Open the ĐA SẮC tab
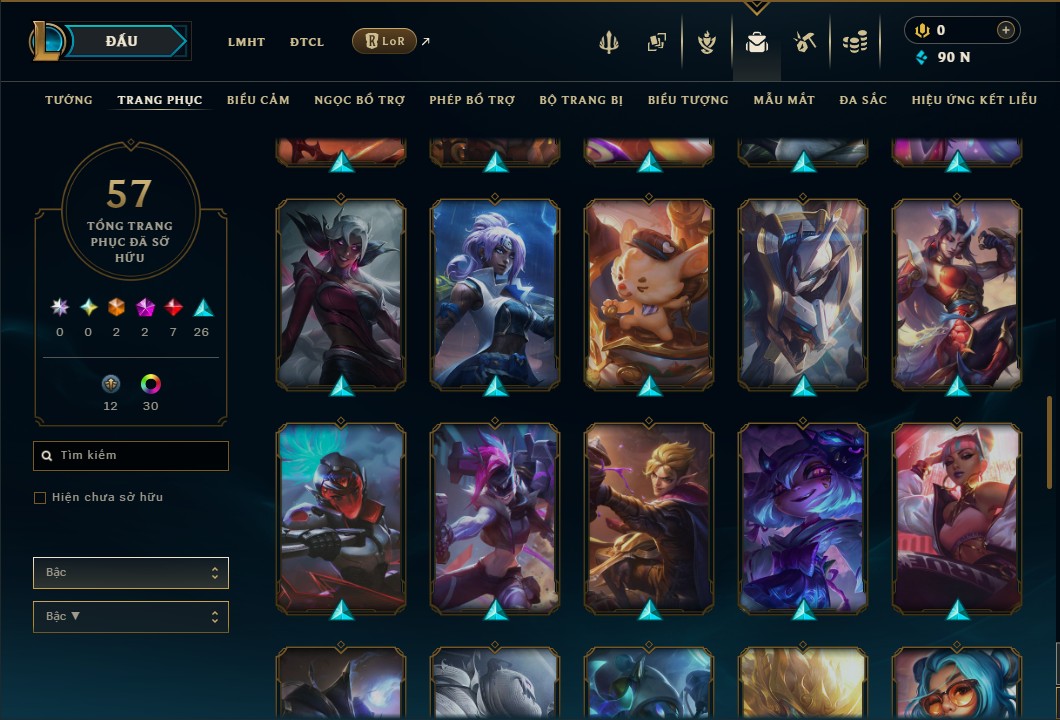This screenshot has height=720, width=1060. point(863,100)
